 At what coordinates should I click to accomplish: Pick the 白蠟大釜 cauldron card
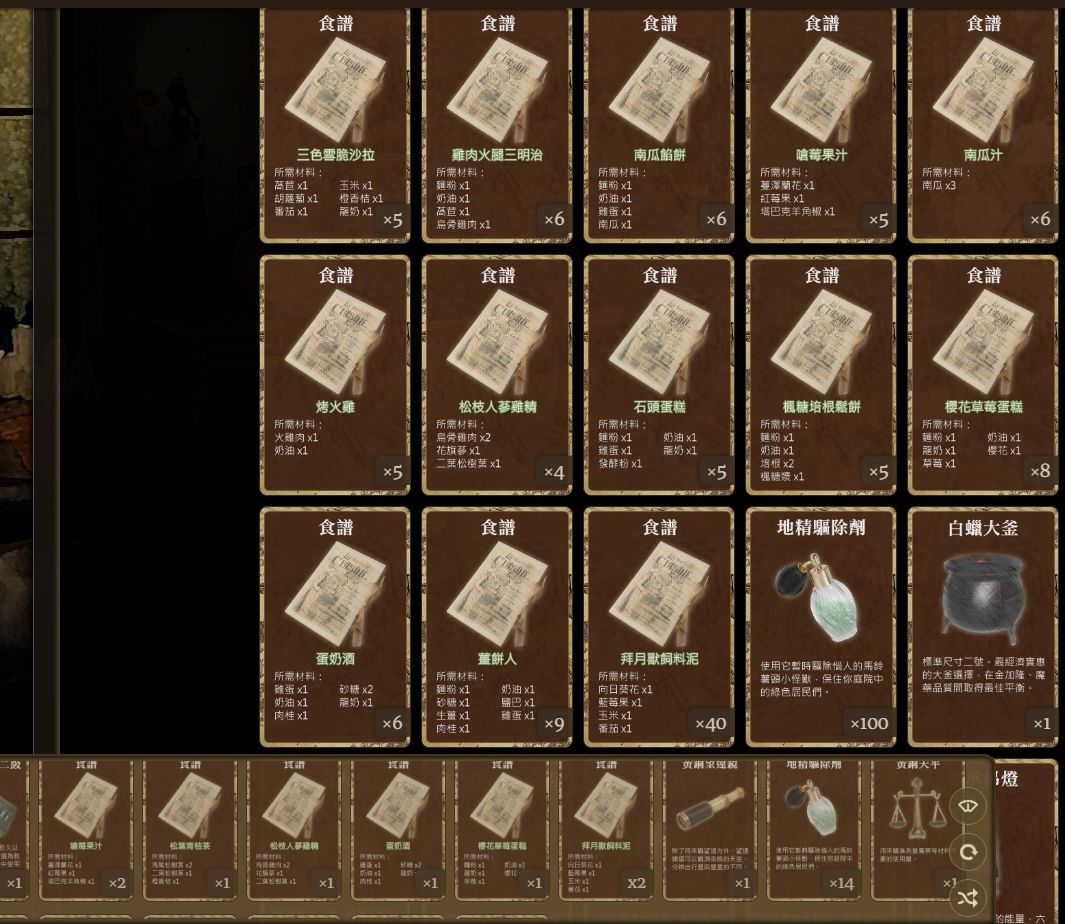pos(983,627)
